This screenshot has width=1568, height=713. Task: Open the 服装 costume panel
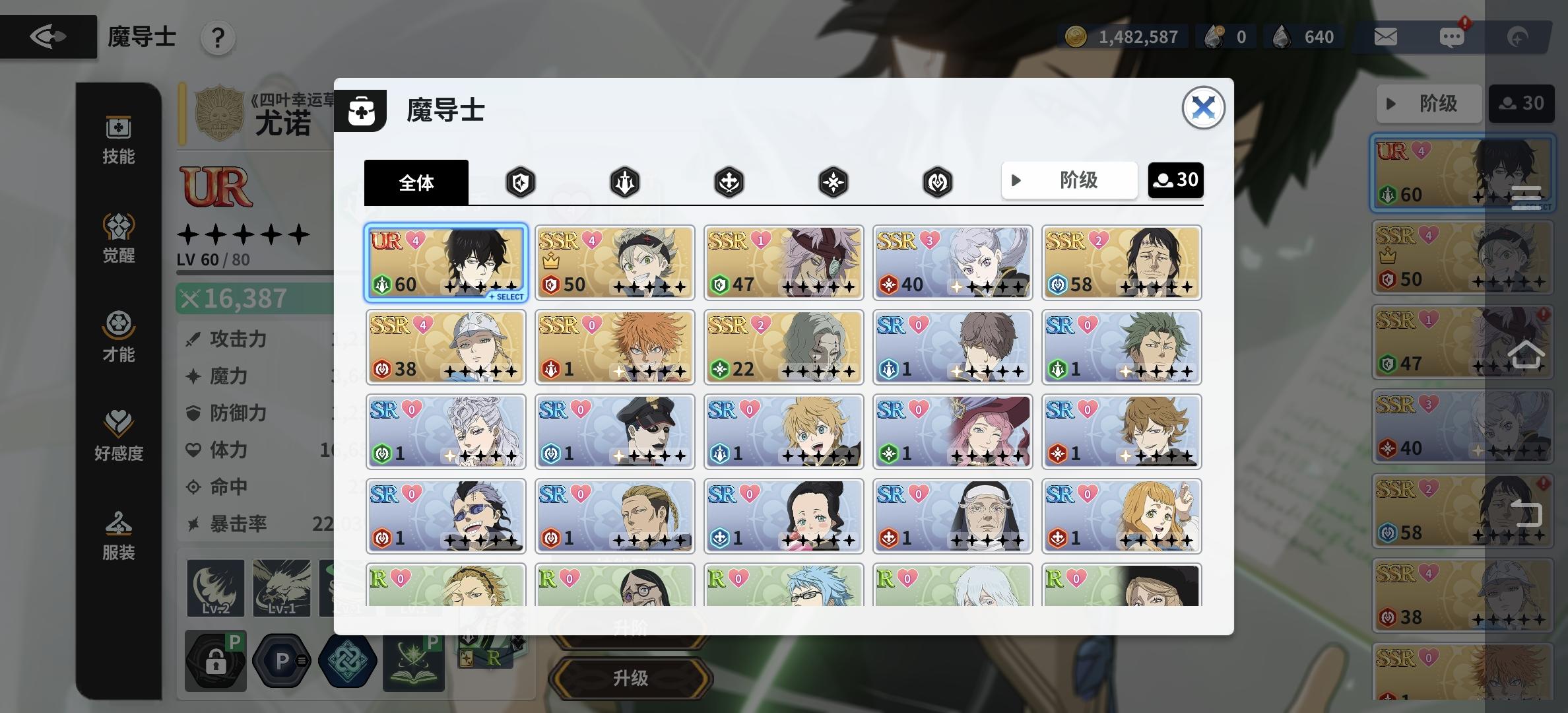[117, 535]
